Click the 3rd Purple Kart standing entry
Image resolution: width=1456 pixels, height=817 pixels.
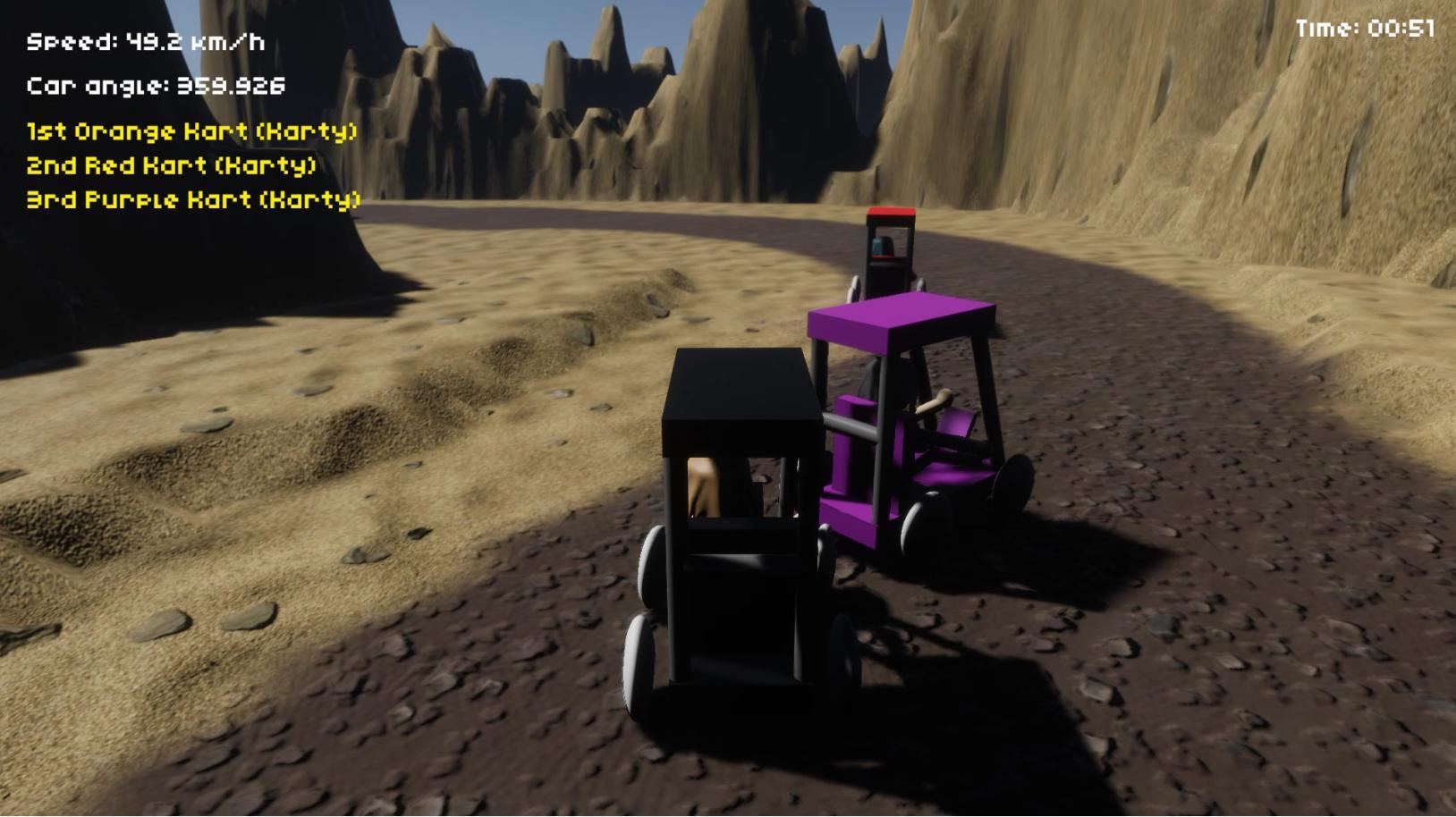point(192,200)
